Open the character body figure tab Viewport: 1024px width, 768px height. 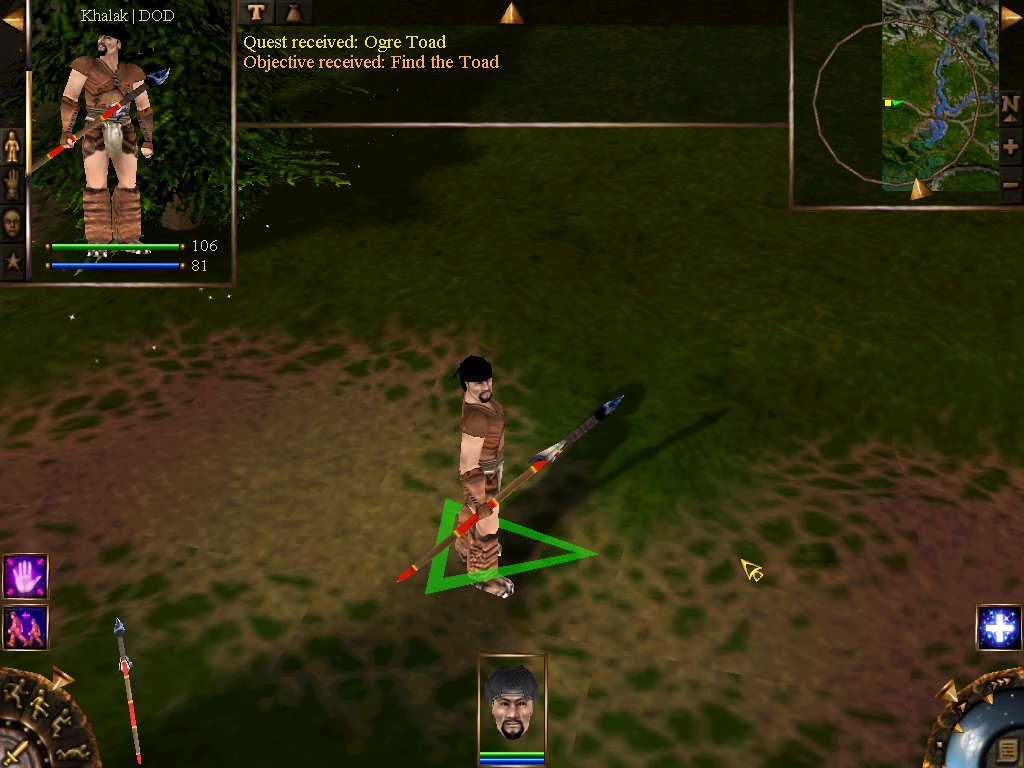12,146
